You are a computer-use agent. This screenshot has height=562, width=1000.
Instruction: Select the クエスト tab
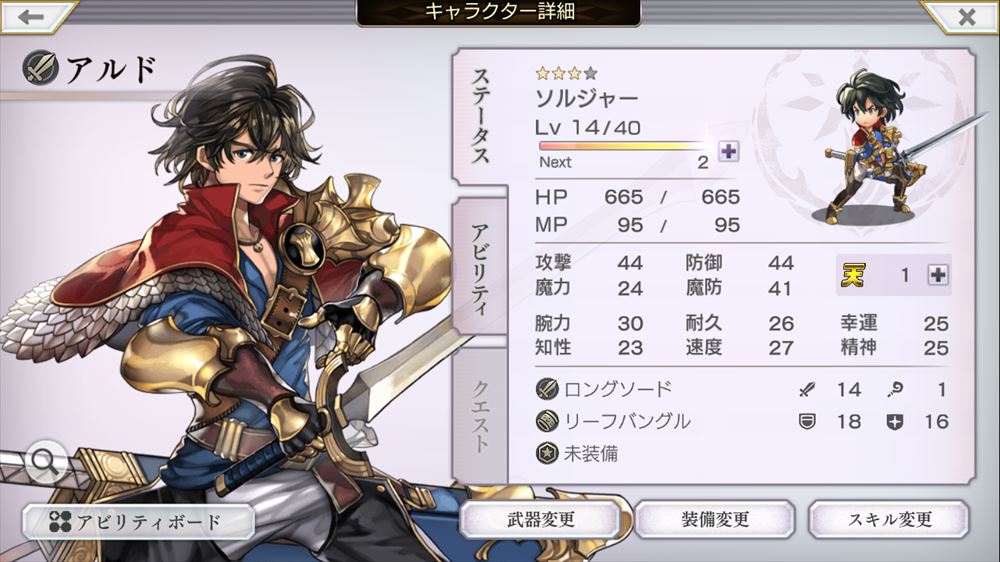480,415
